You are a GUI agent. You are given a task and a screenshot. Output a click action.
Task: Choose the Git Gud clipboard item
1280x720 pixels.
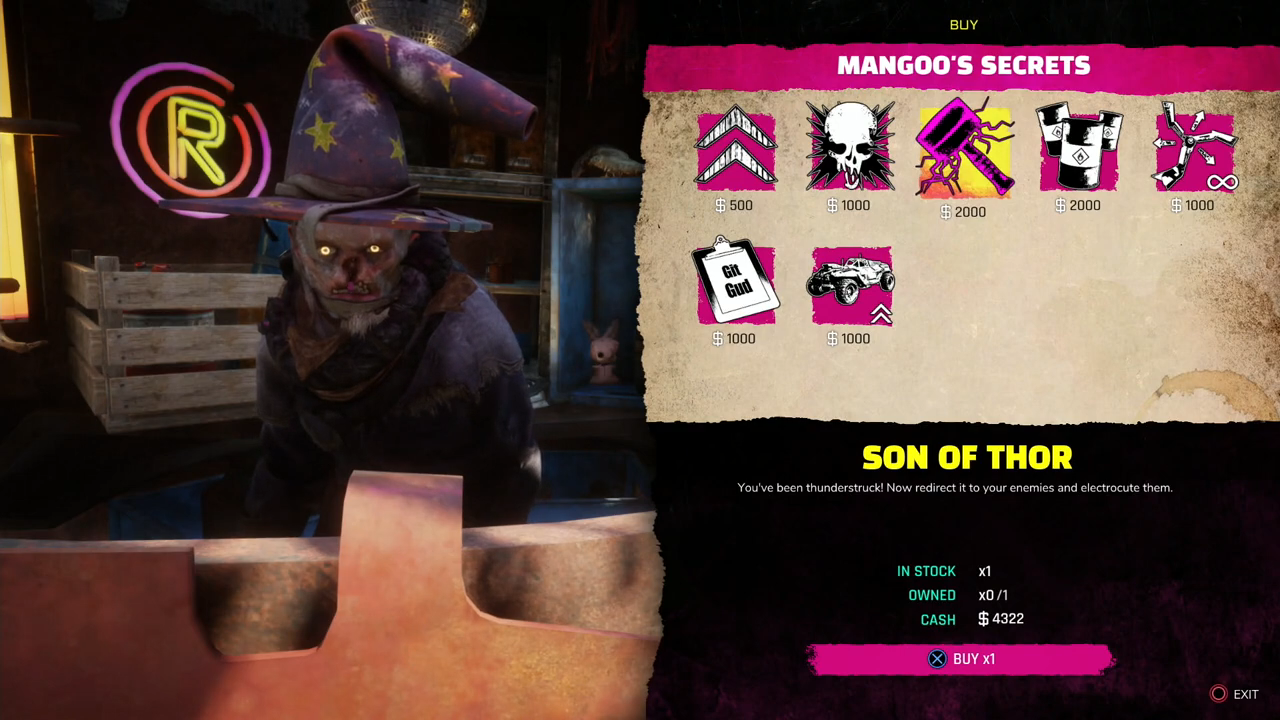pyautogui.click(x=735, y=284)
